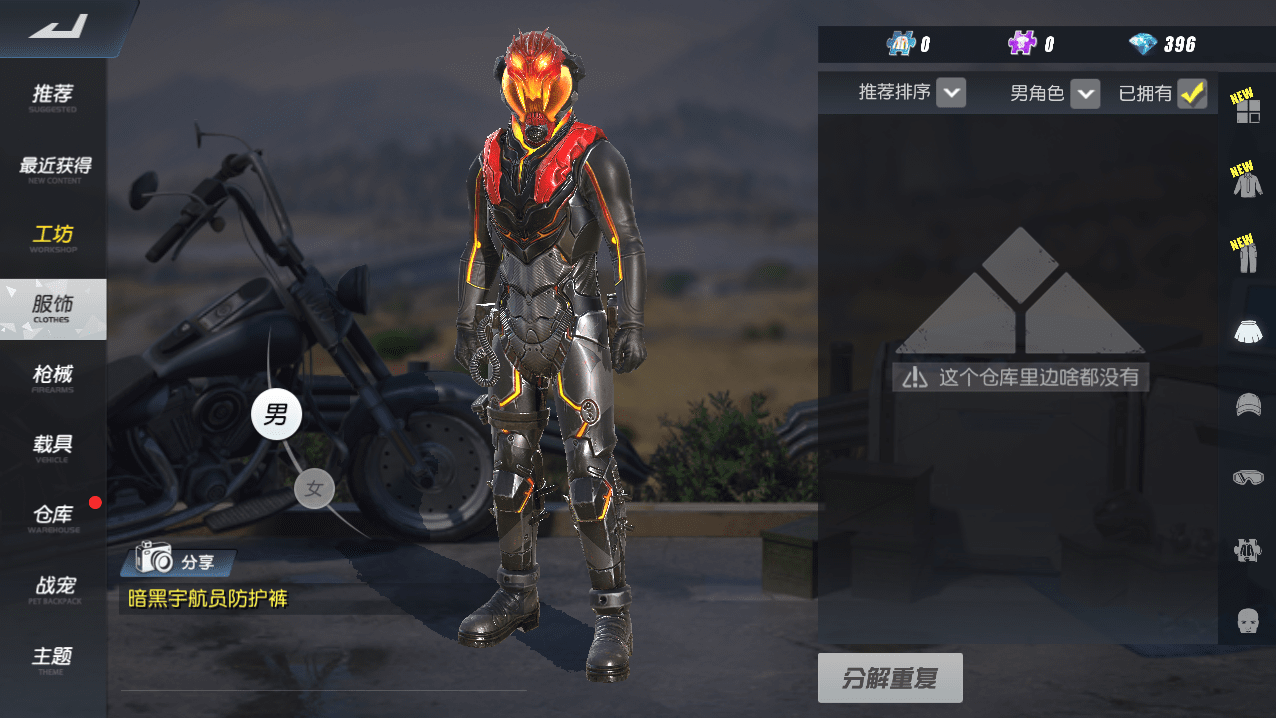Open the 男角色 character filter dropdown
Image resolution: width=1276 pixels, height=718 pixels.
tap(1085, 94)
